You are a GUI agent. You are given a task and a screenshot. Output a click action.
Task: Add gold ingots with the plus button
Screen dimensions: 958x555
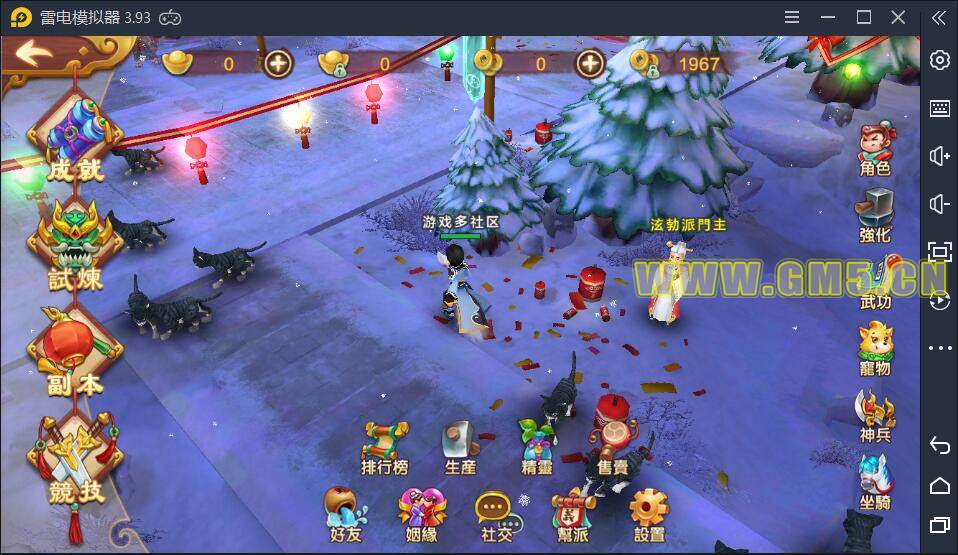(278, 64)
